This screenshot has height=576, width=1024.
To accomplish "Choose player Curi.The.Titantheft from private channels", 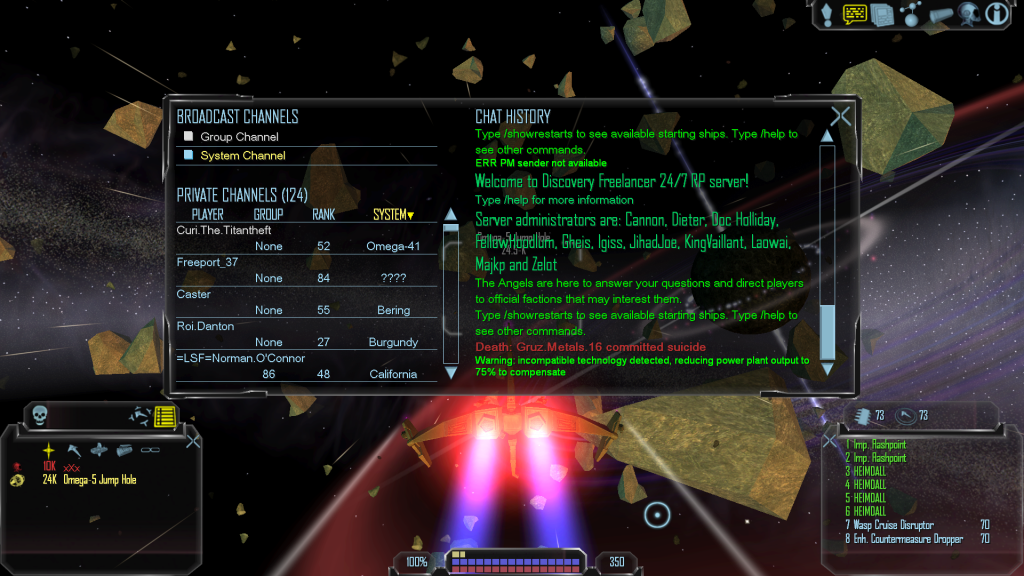I will (x=223, y=230).
